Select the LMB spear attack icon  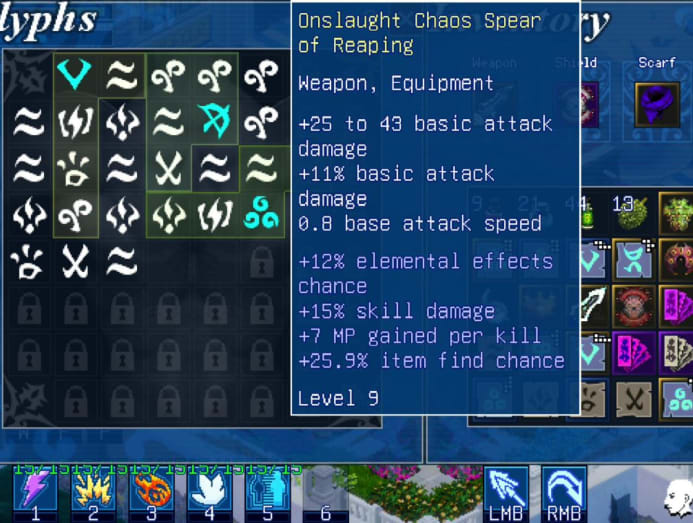point(506,490)
